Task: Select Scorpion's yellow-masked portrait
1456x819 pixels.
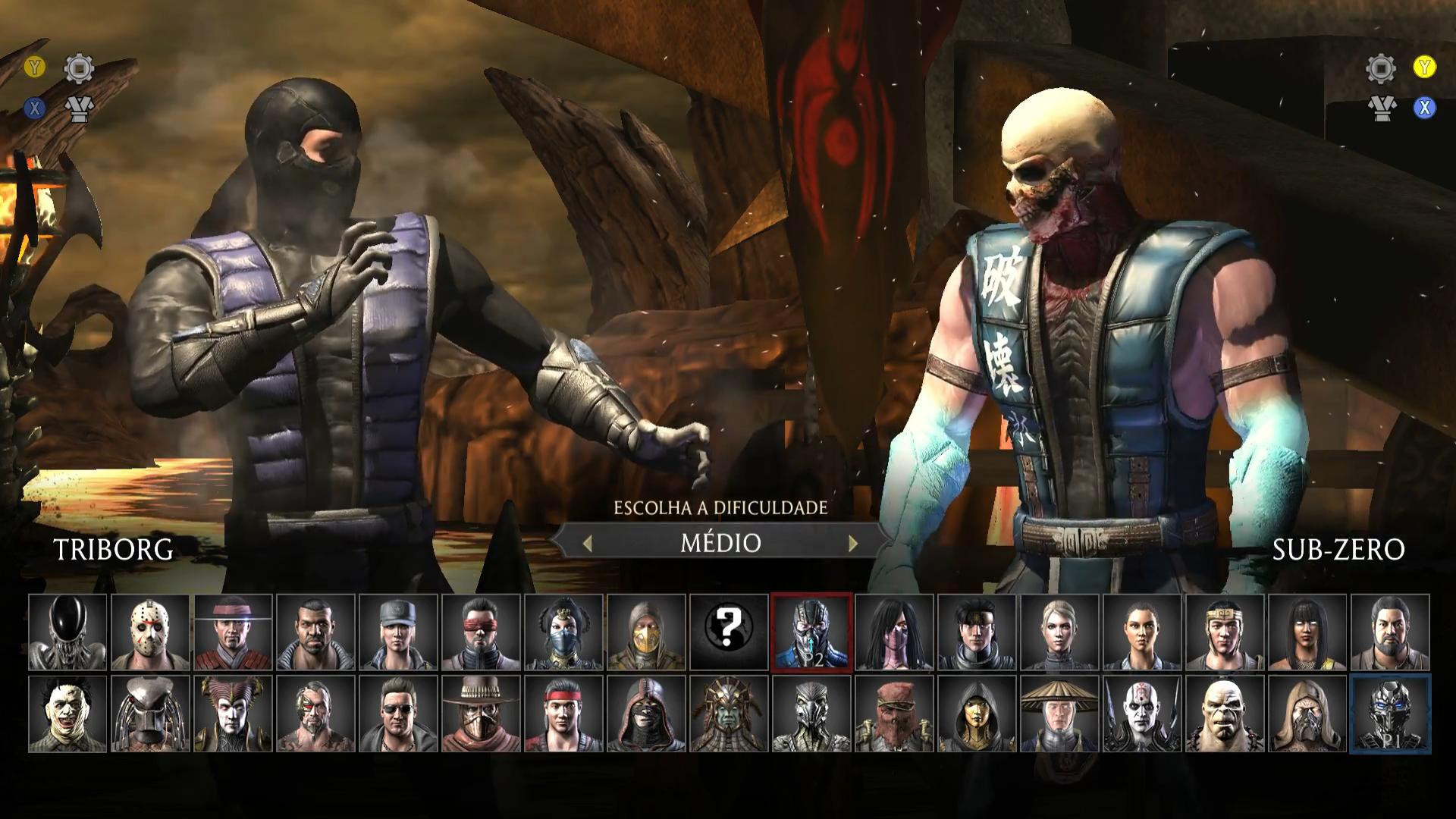Action: 646,632
